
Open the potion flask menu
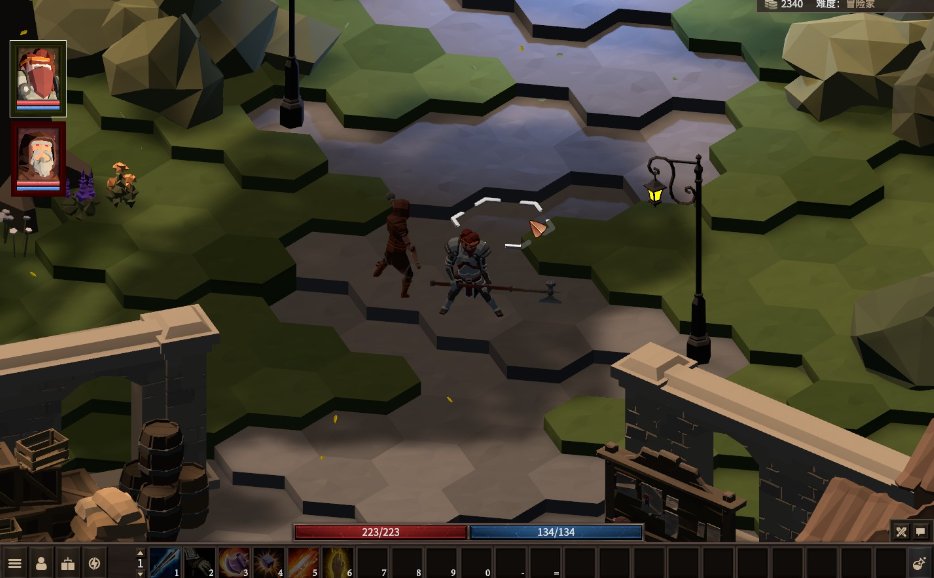[x=918, y=563]
